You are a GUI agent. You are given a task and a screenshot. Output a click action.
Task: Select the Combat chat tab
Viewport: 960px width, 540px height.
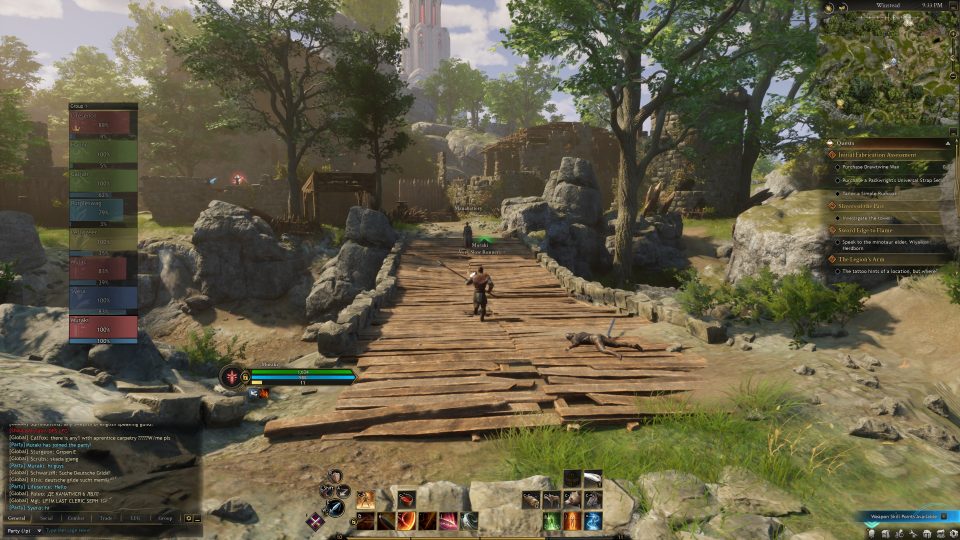tap(75, 518)
